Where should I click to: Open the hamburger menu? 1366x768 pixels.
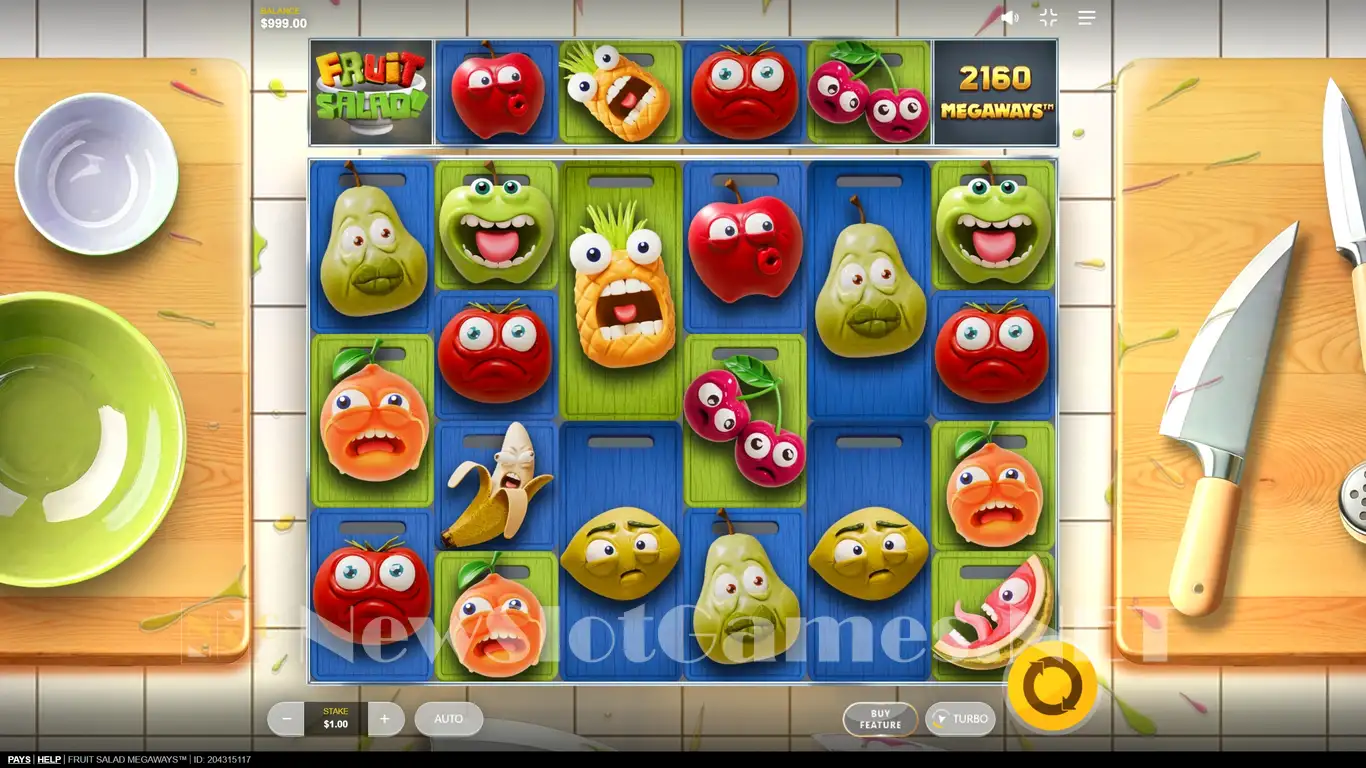(1087, 18)
